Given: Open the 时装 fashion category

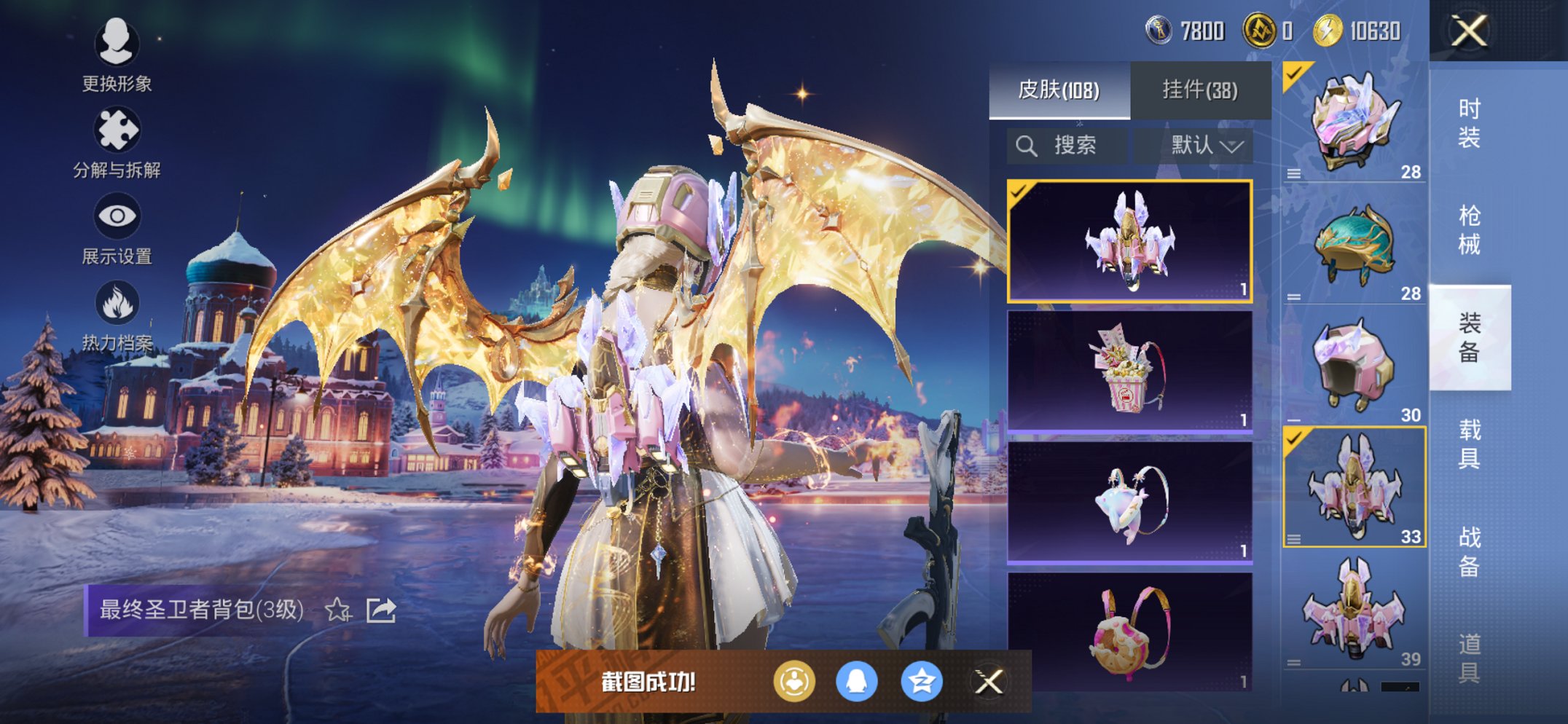Looking at the screenshot, I should coord(1469,123).
